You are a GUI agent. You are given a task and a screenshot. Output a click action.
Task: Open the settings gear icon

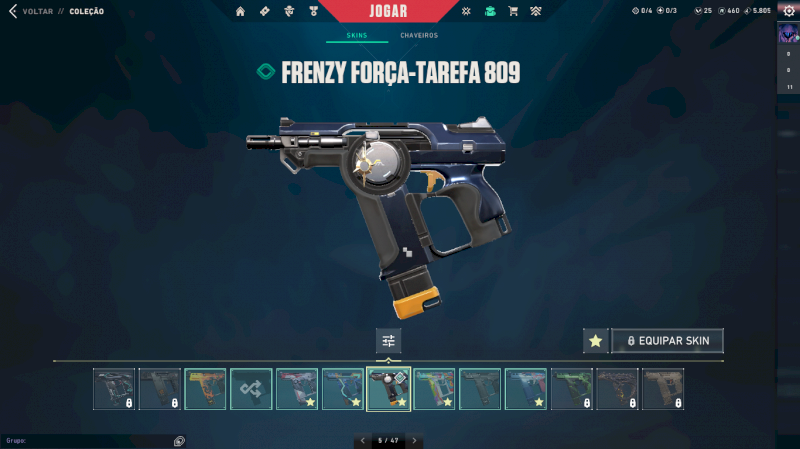(788, 11)
